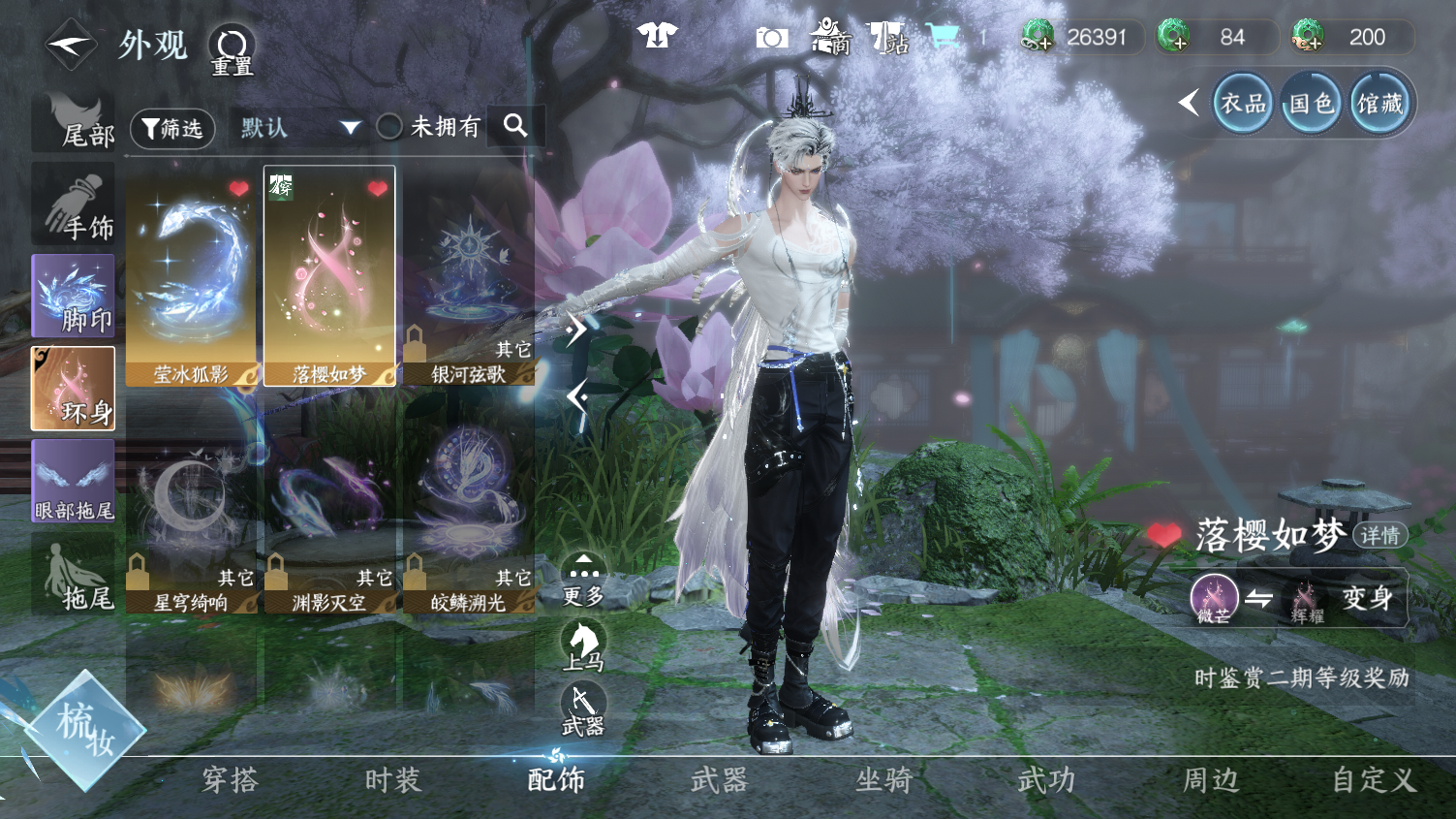Reset the appearance with 重置
The width and height of the screenshot is (1456, 819).
coord(232,48)
